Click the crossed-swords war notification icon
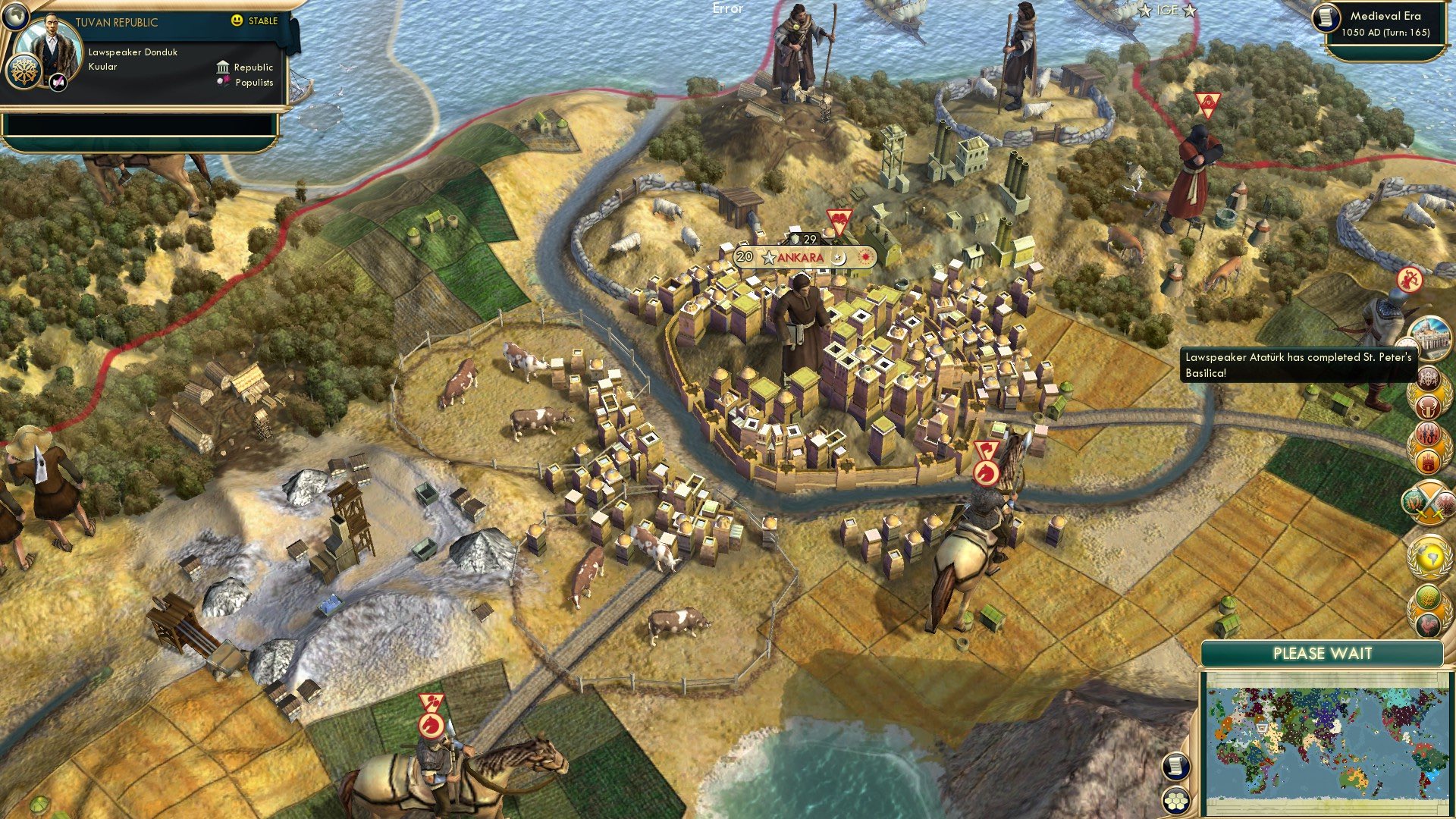Image resolution: width=1456 pixels, height=819 pixels. coord(1429,502)
